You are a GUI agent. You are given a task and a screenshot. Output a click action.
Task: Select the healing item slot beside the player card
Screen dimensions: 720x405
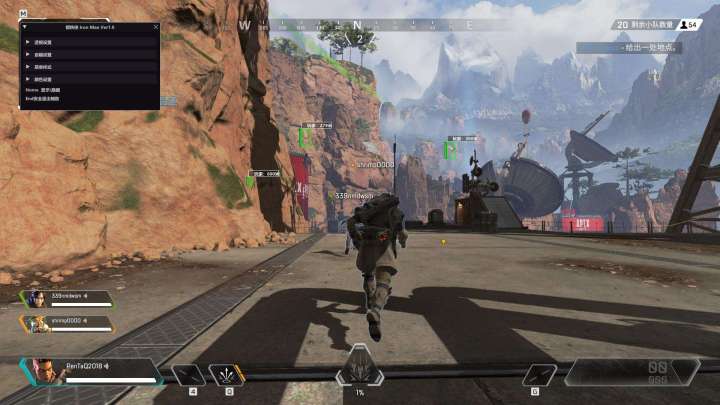tap(188, 374)
